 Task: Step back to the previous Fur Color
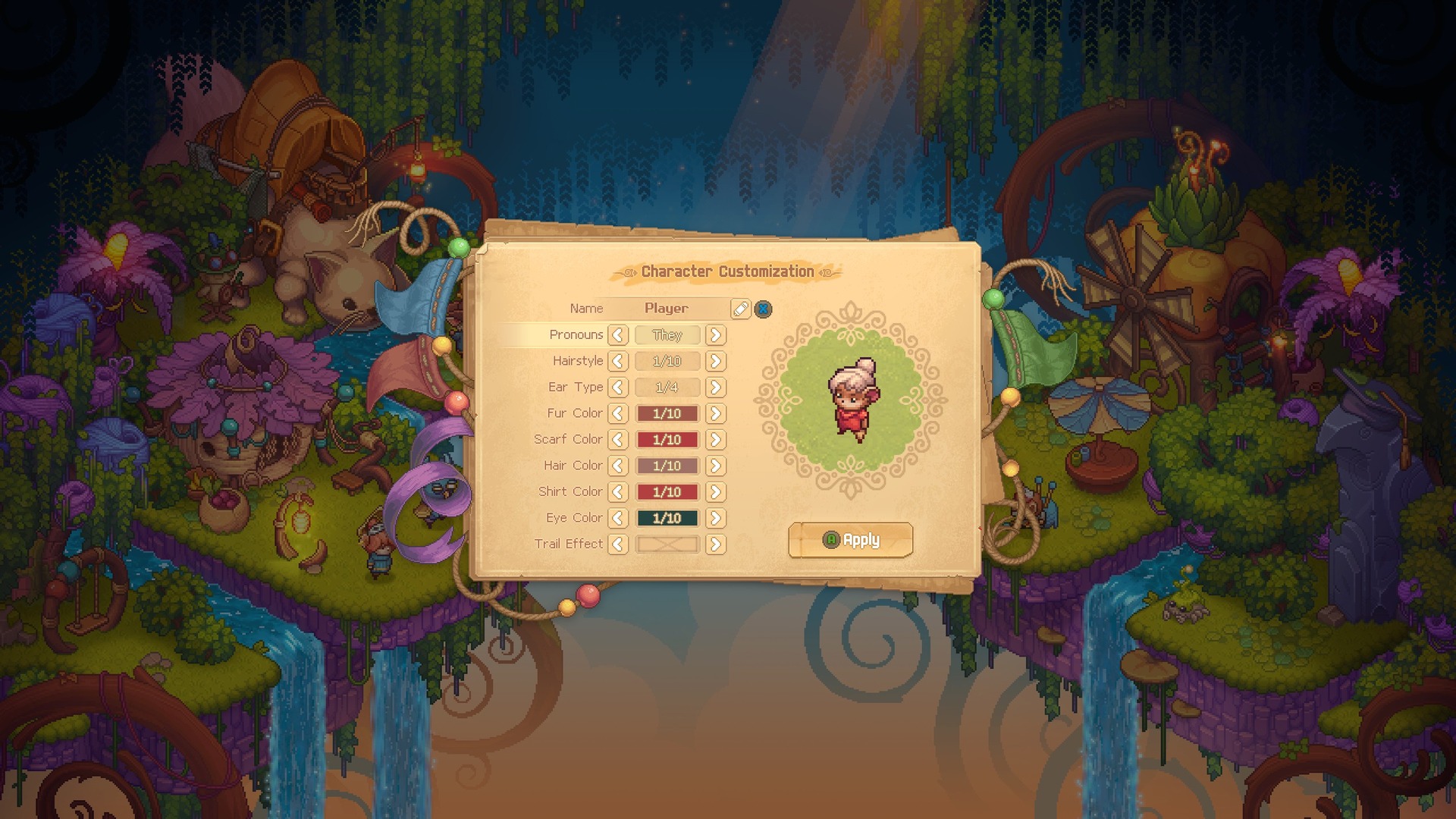click(x=617, y=413)
